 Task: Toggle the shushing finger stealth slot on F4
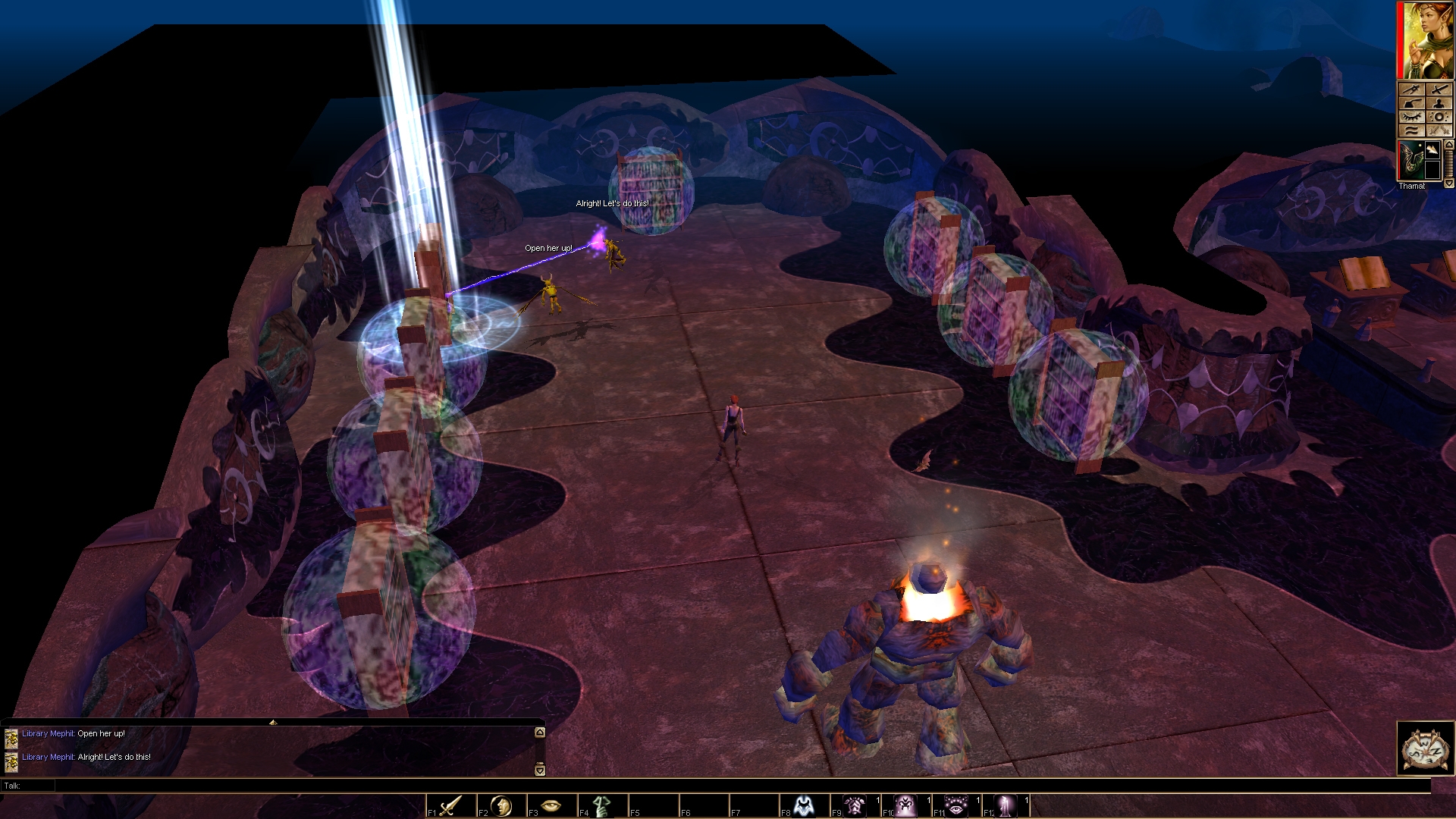[x=602, y=805]
